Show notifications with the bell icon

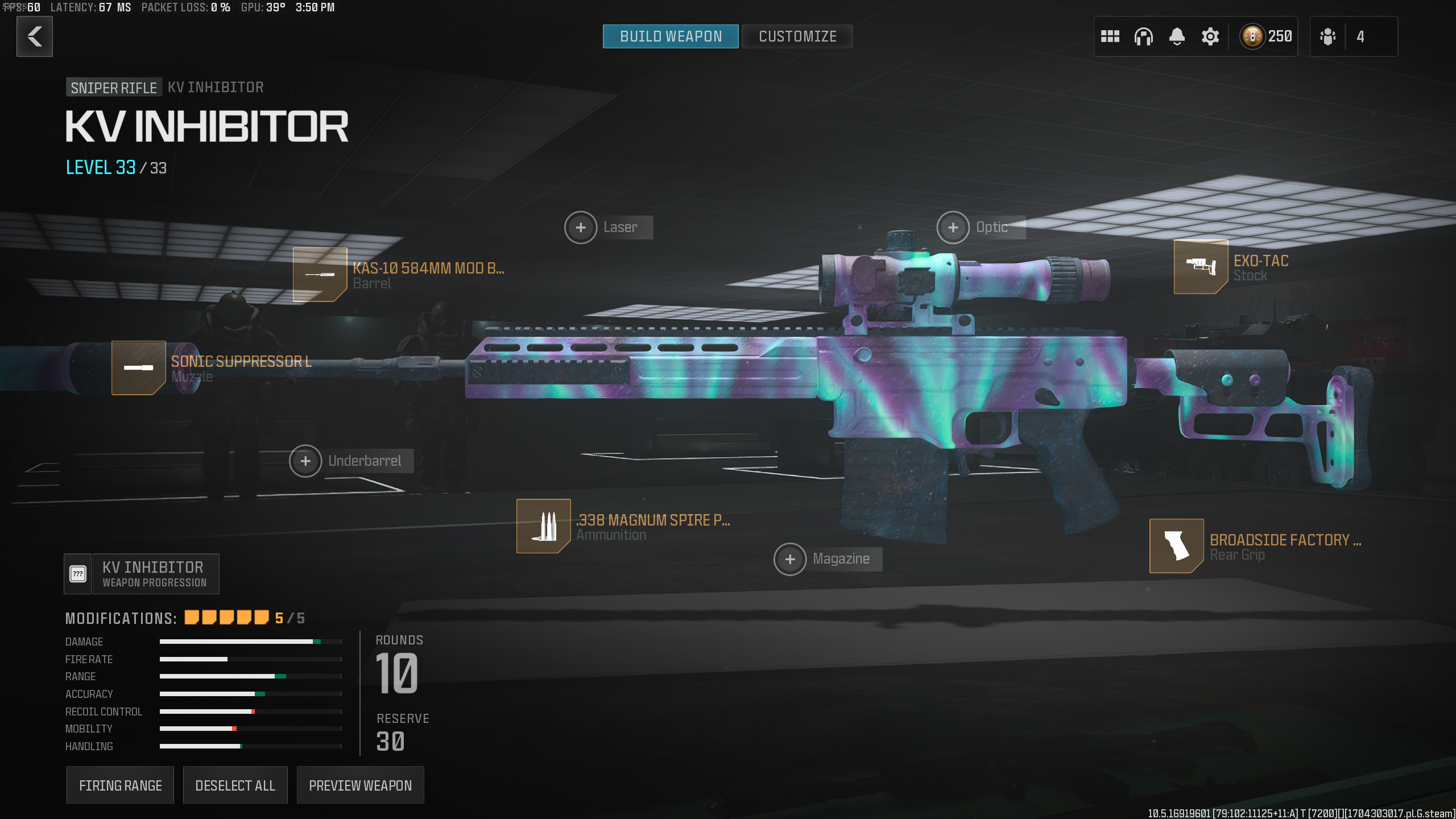coord(1177,36)
